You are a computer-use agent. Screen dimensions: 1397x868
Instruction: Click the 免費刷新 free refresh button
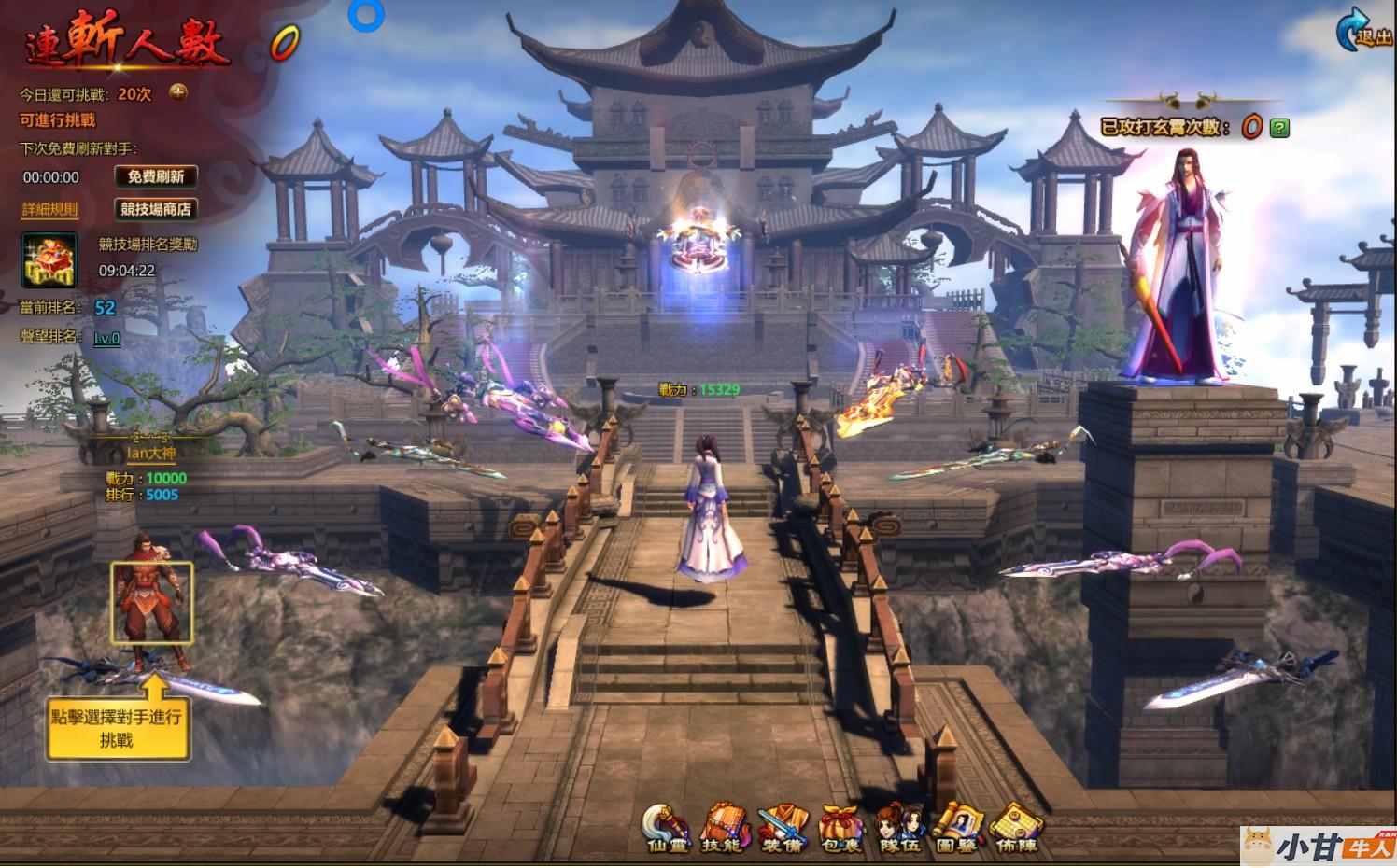(x=155, y=176)
